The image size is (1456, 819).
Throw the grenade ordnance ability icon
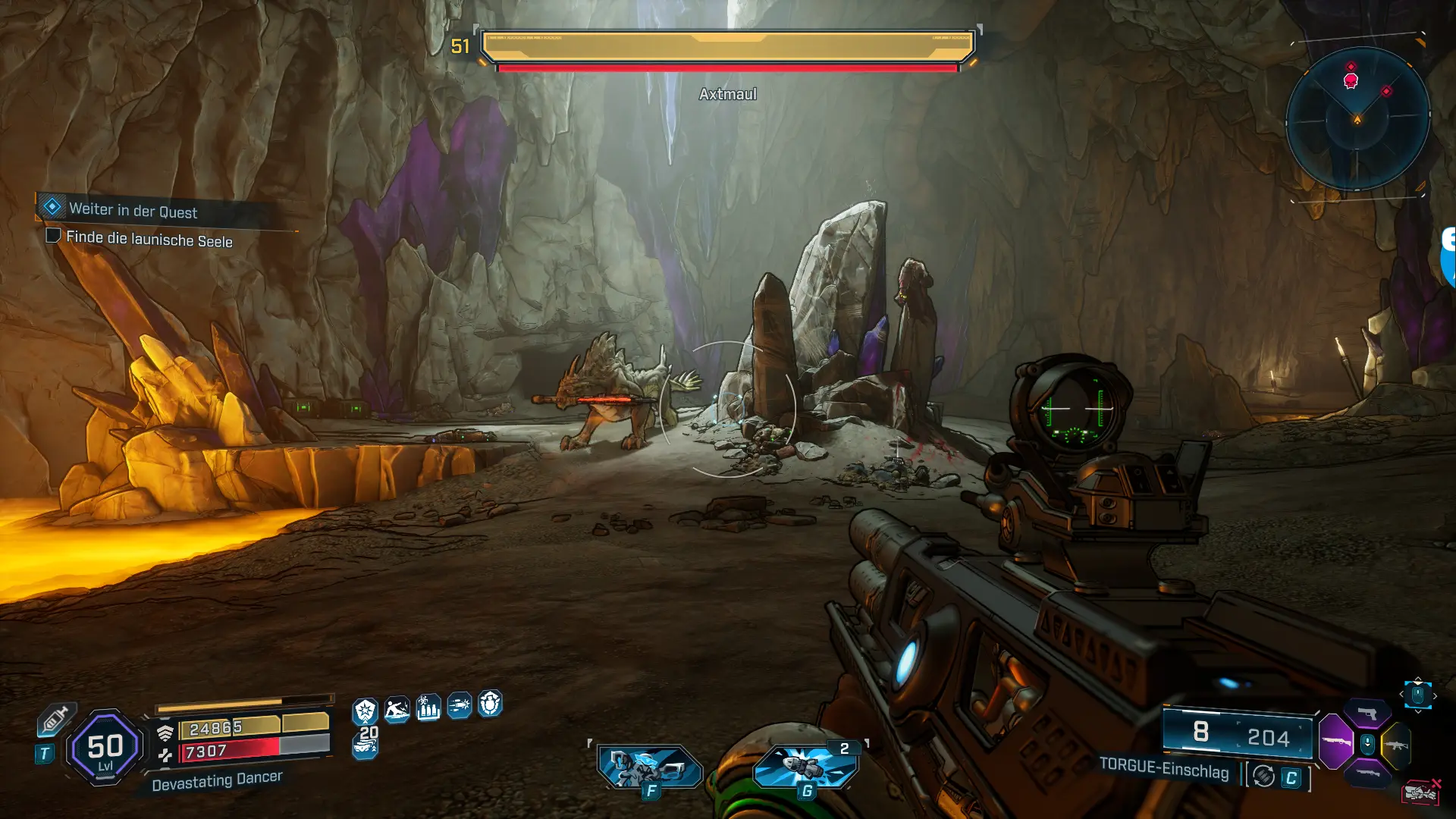pyautogui.click(x=806, y=766)
